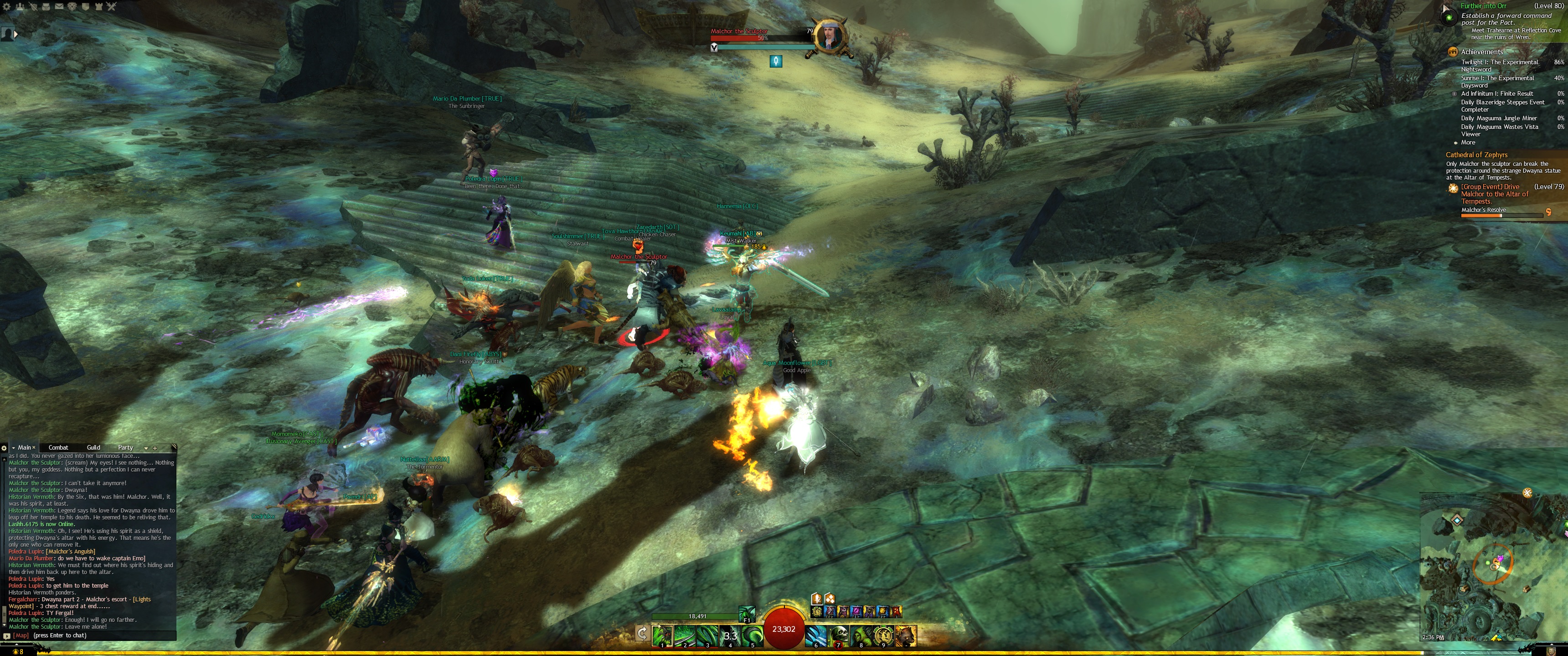Open chat options gear icon
Screen dimensions: 1568x656
(4, 448)
